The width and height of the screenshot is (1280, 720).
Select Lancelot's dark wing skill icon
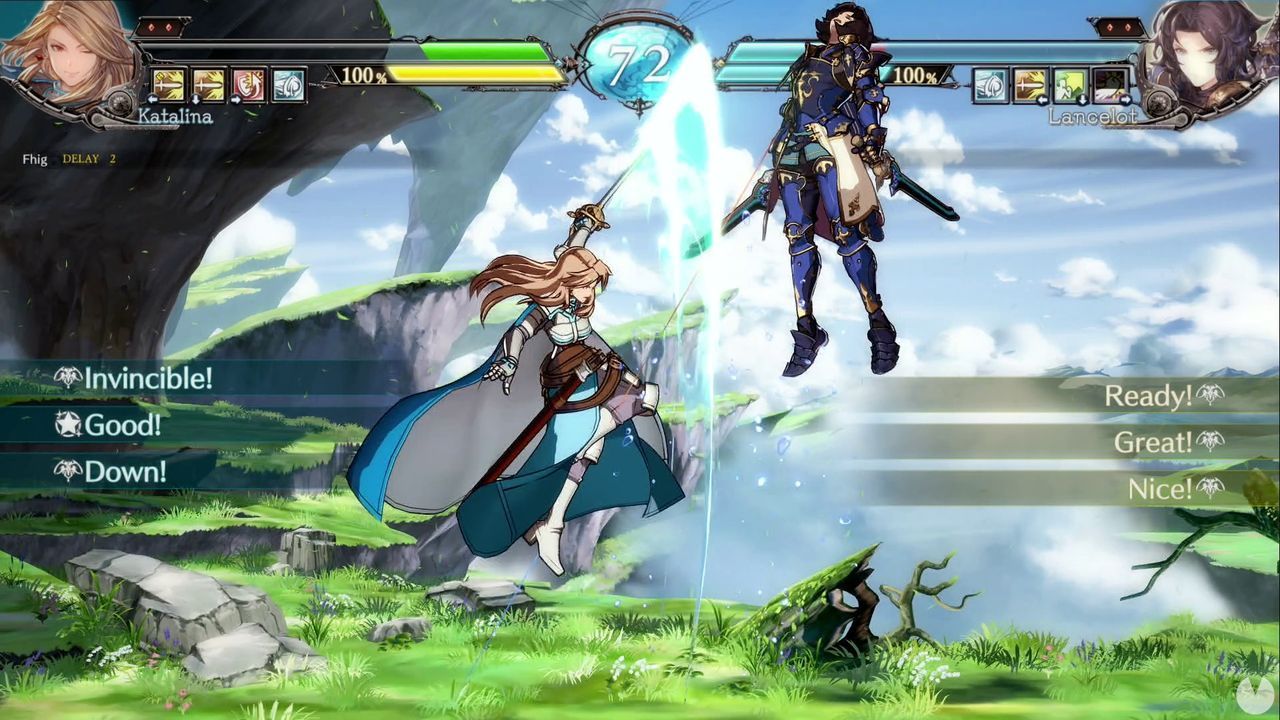coord(1110,86)
